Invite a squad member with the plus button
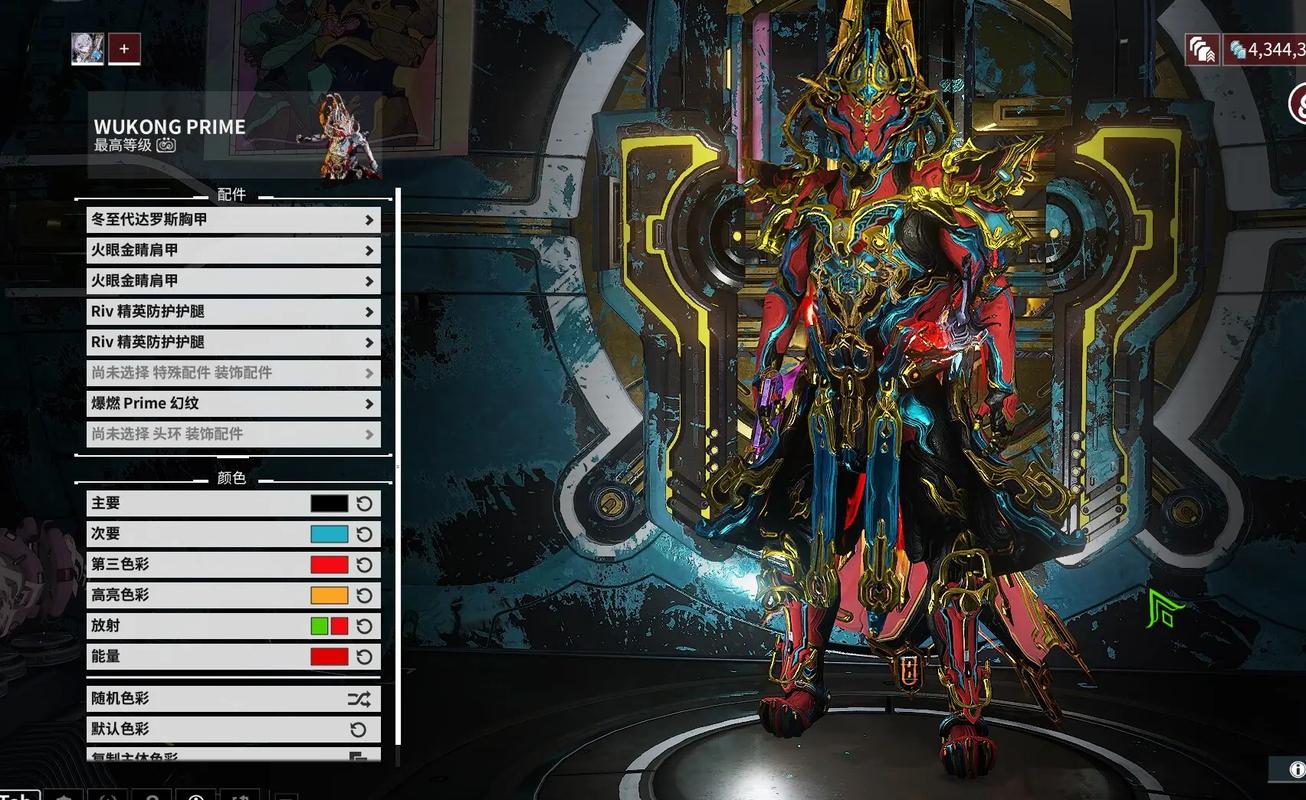Viewport: 1306px width, 800px height. click(124, 48)
